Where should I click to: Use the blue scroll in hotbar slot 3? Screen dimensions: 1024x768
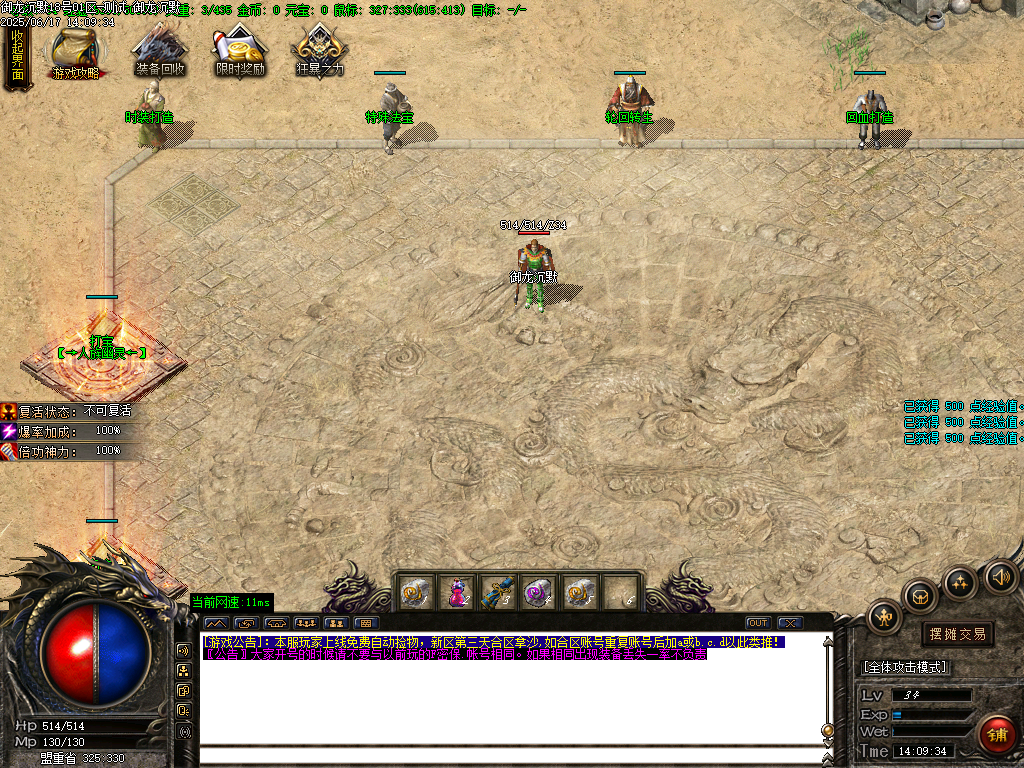[x=497, y=592]
